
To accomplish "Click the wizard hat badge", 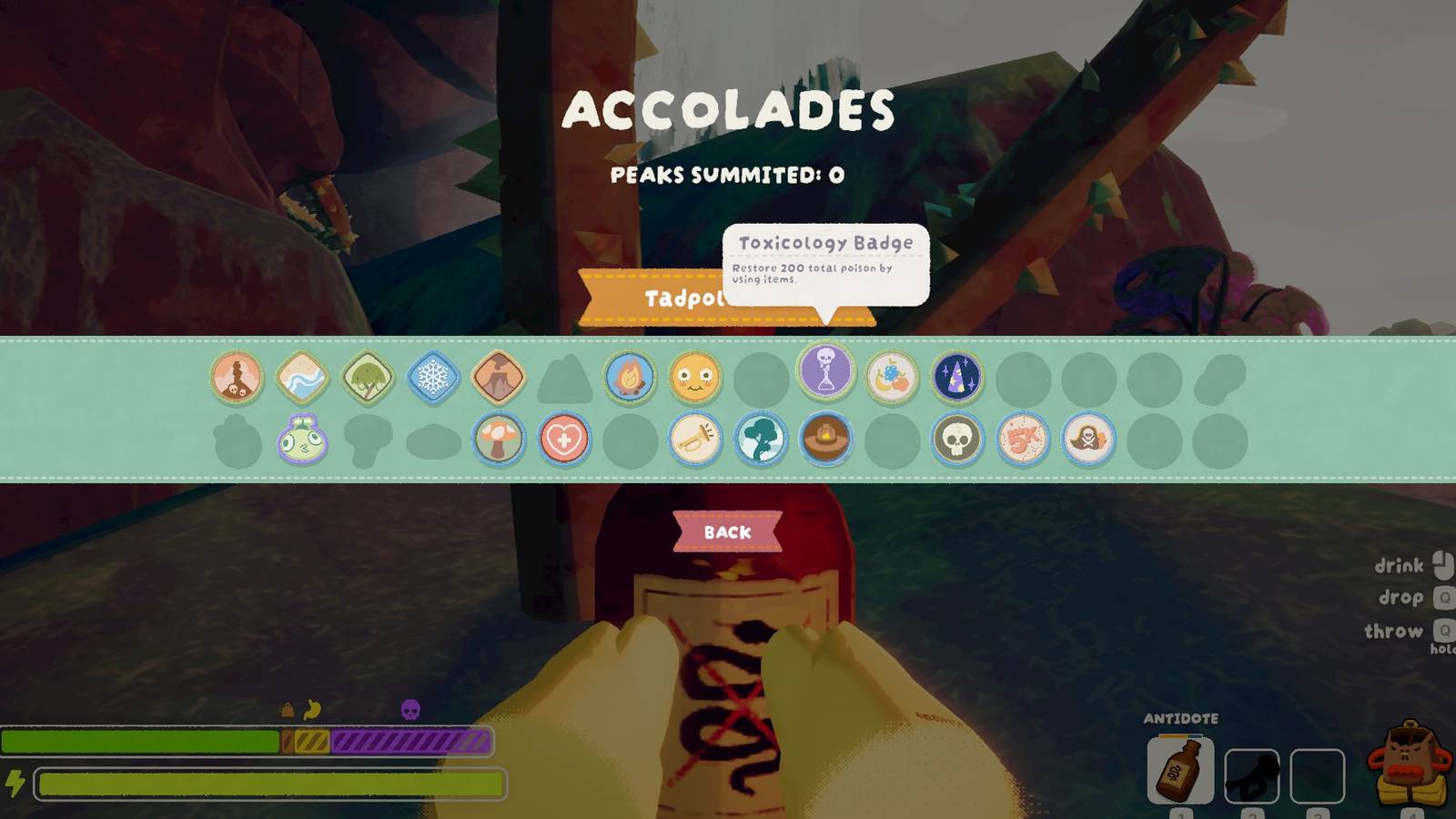I will [958, 379].
